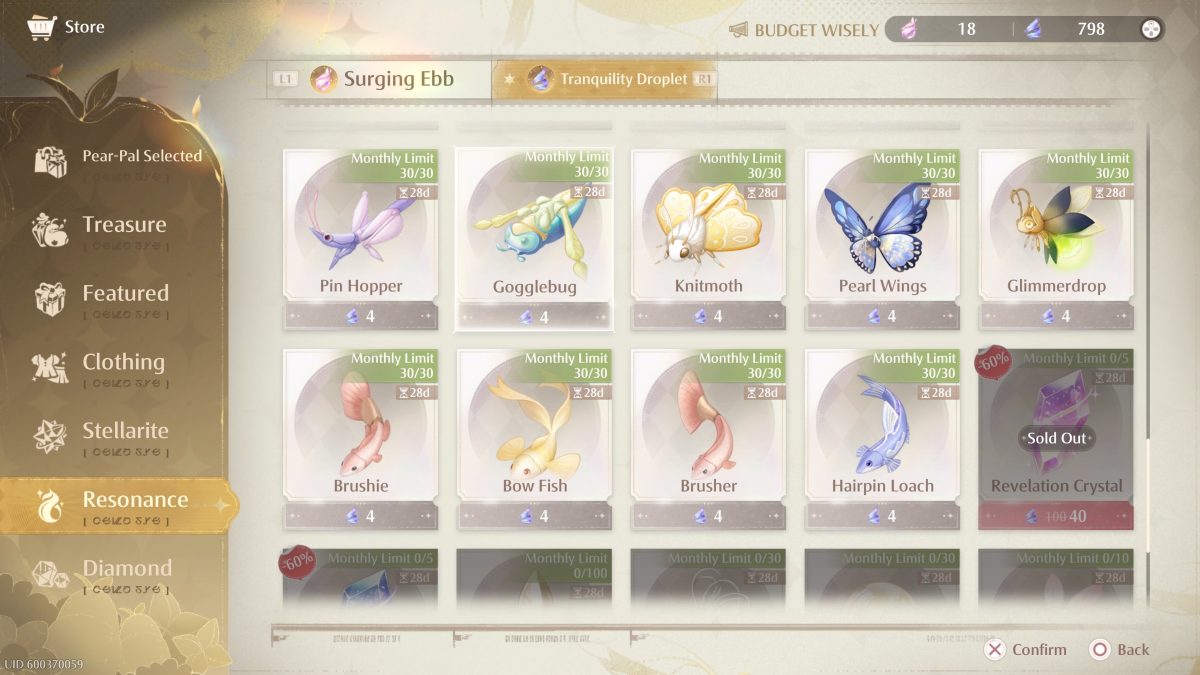Browse the Clothing category

(122, 363)
